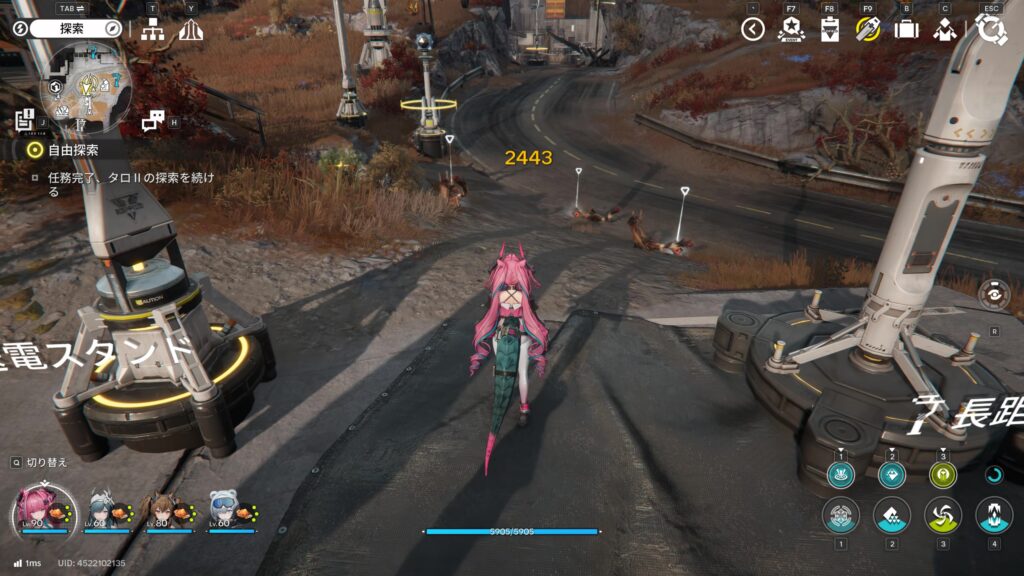Switch to the goggles-wearing Lv.60 operator portrait
Viewport: 1024px width, 576px height.
222,508
